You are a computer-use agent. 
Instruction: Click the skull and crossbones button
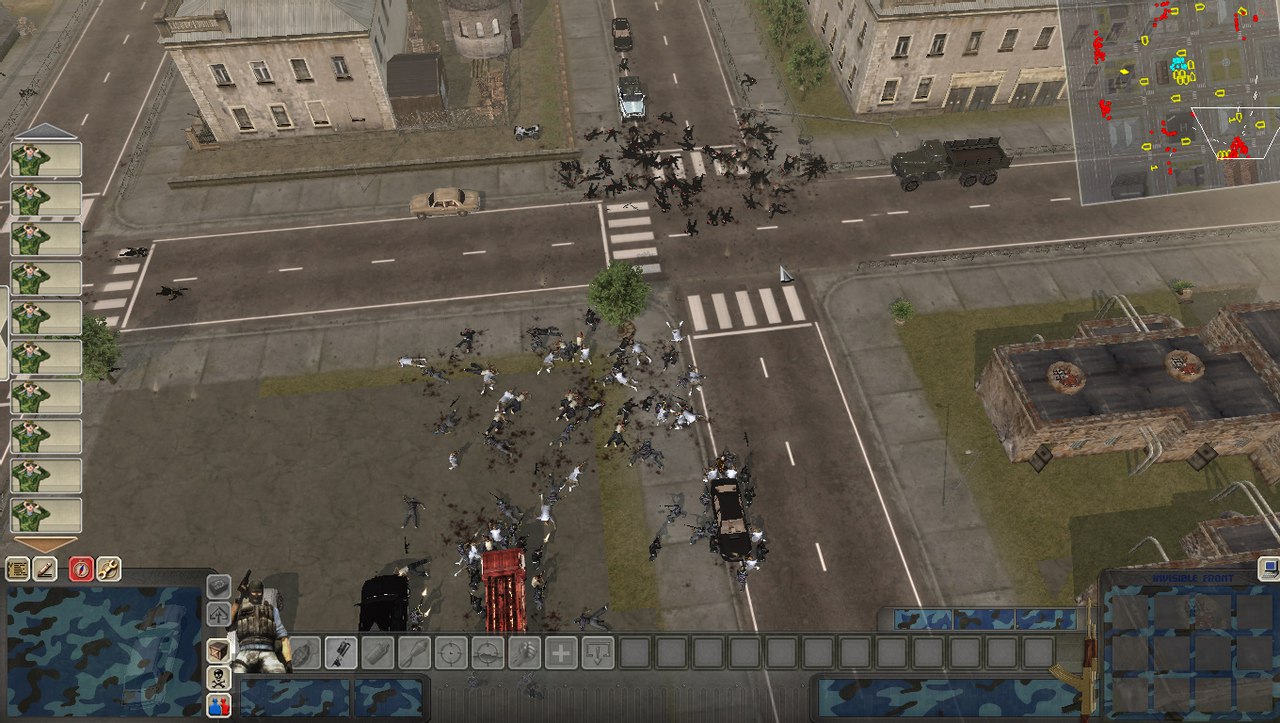[x=218, y=678]
